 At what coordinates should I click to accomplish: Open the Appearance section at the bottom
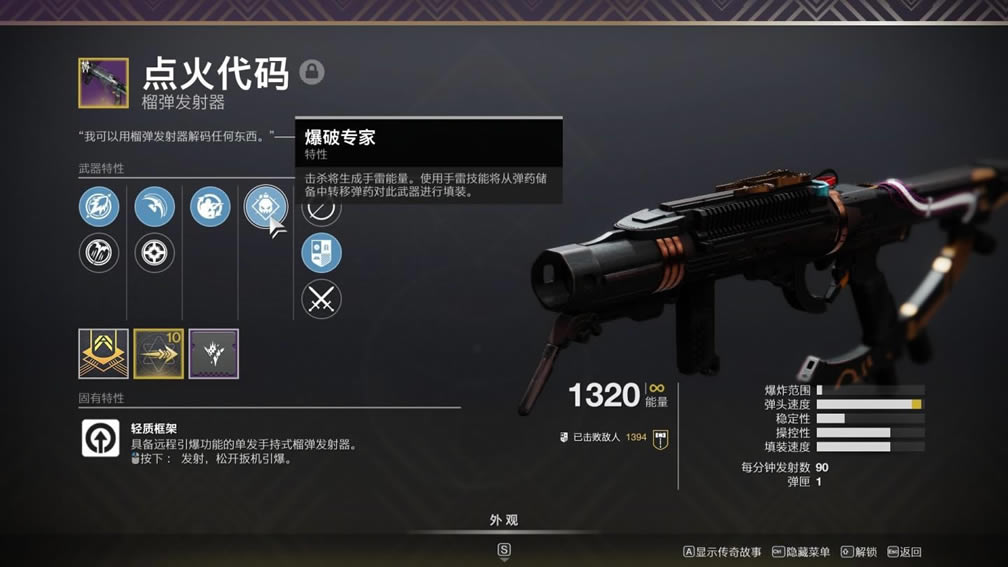pos(504,521)
